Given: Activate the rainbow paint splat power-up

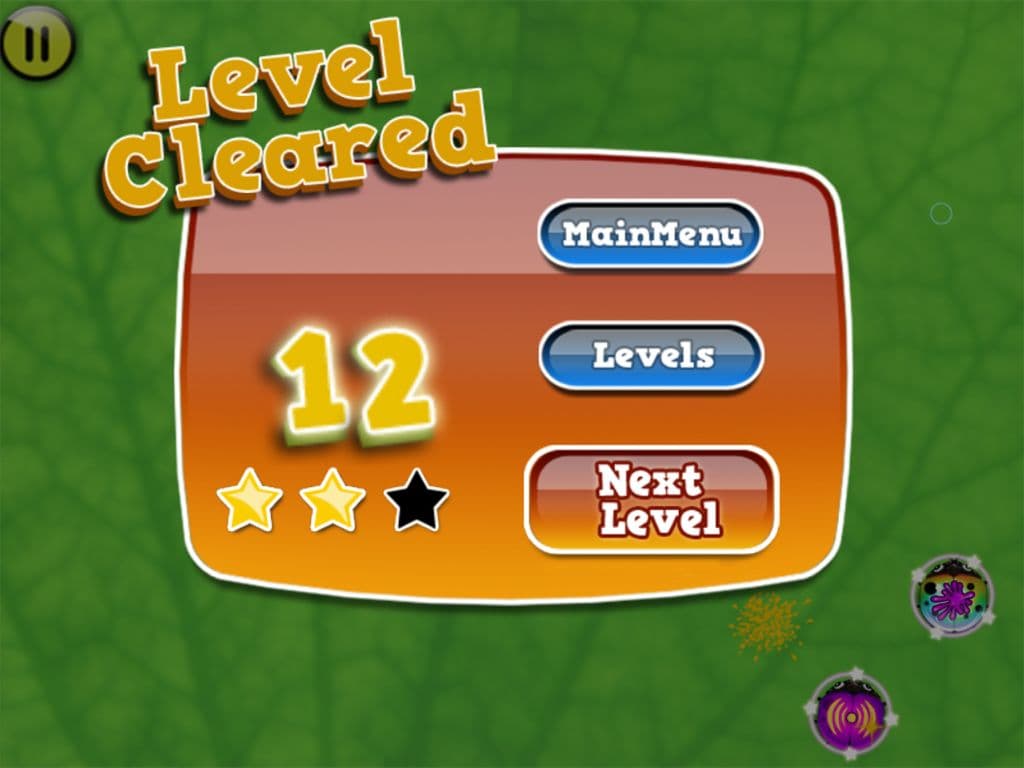Looking at the screenshot, I should coord(952,597).
